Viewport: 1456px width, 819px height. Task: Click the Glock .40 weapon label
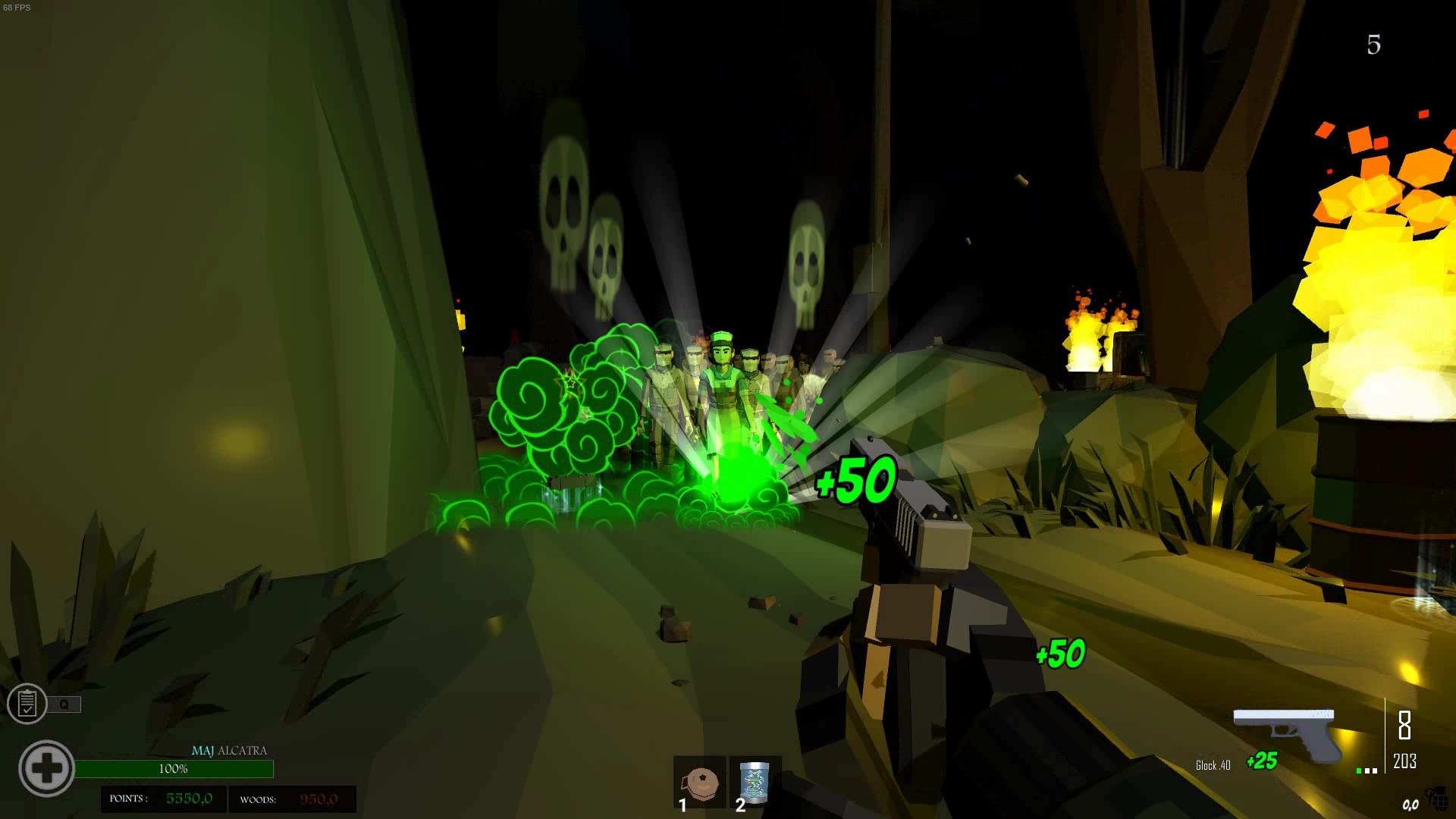(x=1213, y=764)
